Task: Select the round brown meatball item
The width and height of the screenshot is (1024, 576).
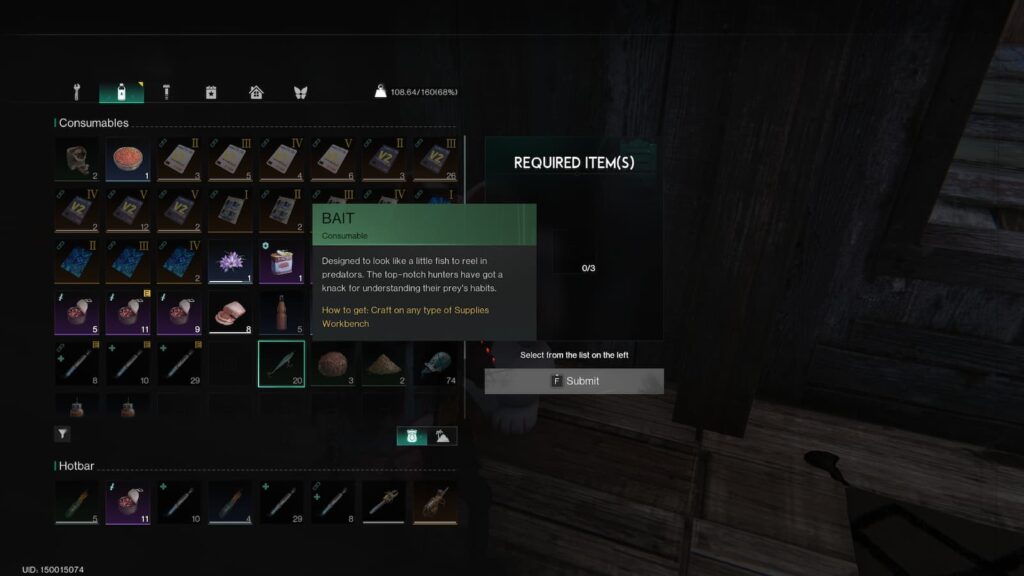Action: coord(332,363)
